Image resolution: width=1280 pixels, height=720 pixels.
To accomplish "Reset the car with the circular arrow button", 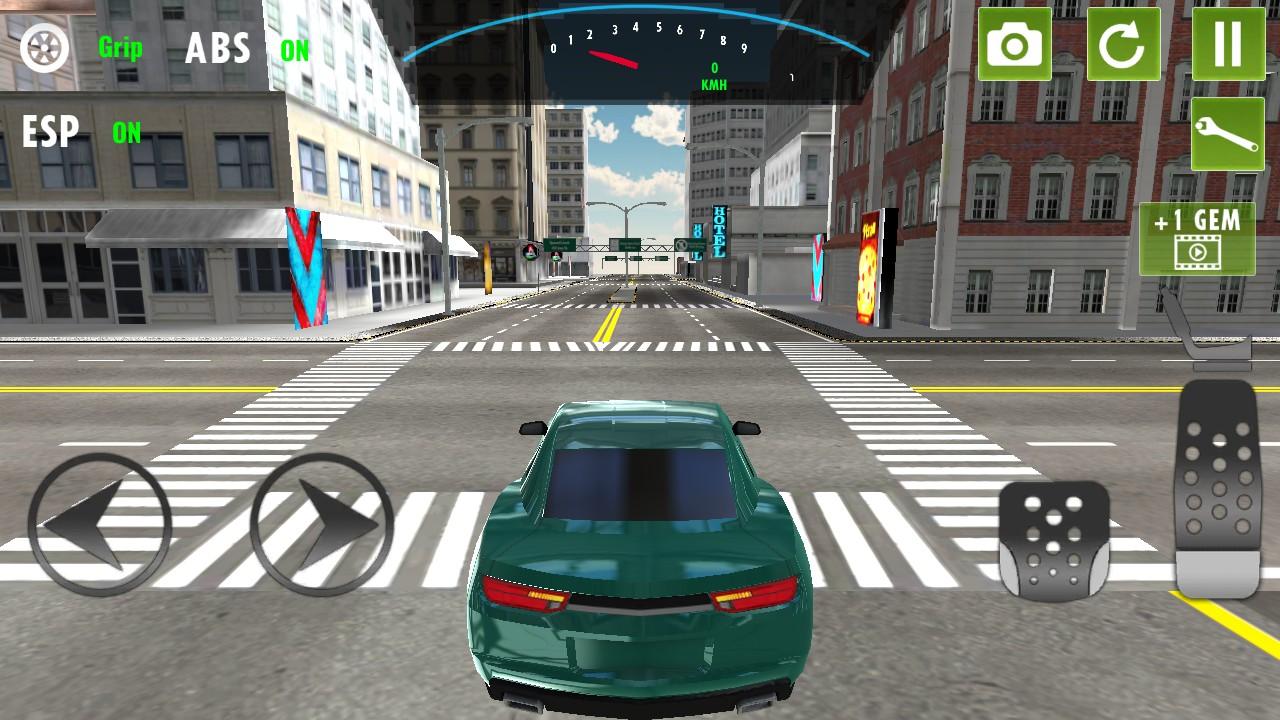I will [1123, 45].
